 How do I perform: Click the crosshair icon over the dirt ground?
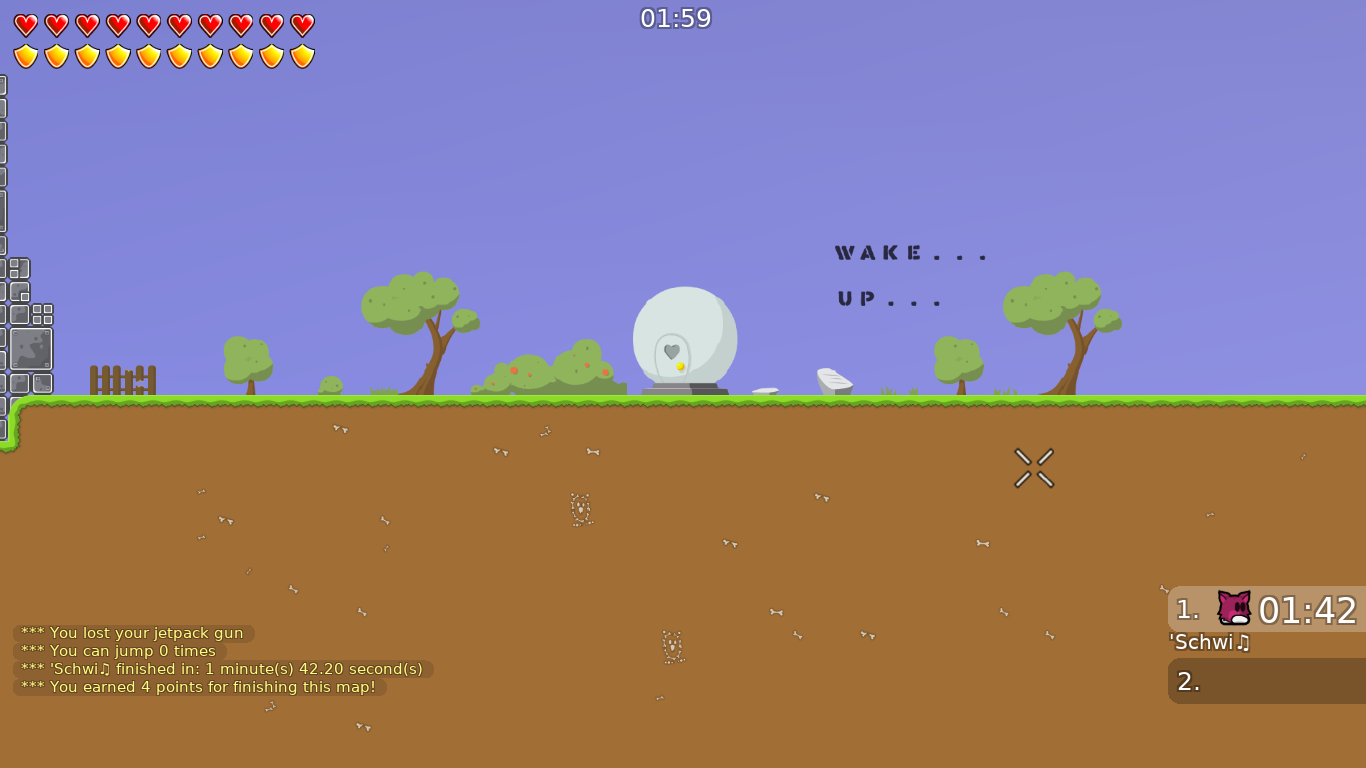click(x=1034, y=467)
